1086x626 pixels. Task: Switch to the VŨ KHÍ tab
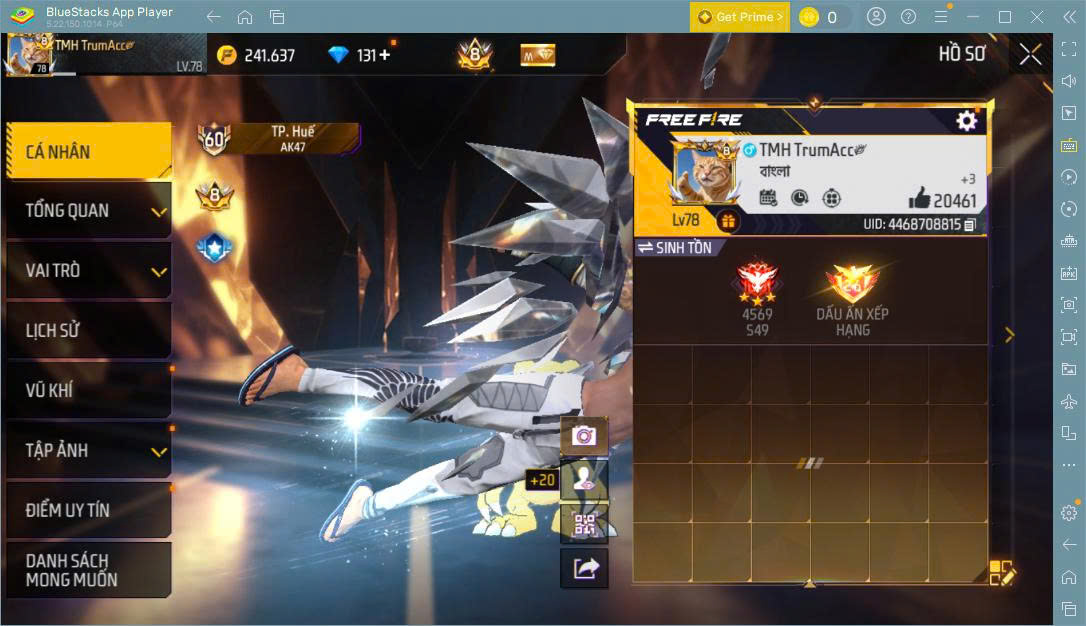point(88,391)
